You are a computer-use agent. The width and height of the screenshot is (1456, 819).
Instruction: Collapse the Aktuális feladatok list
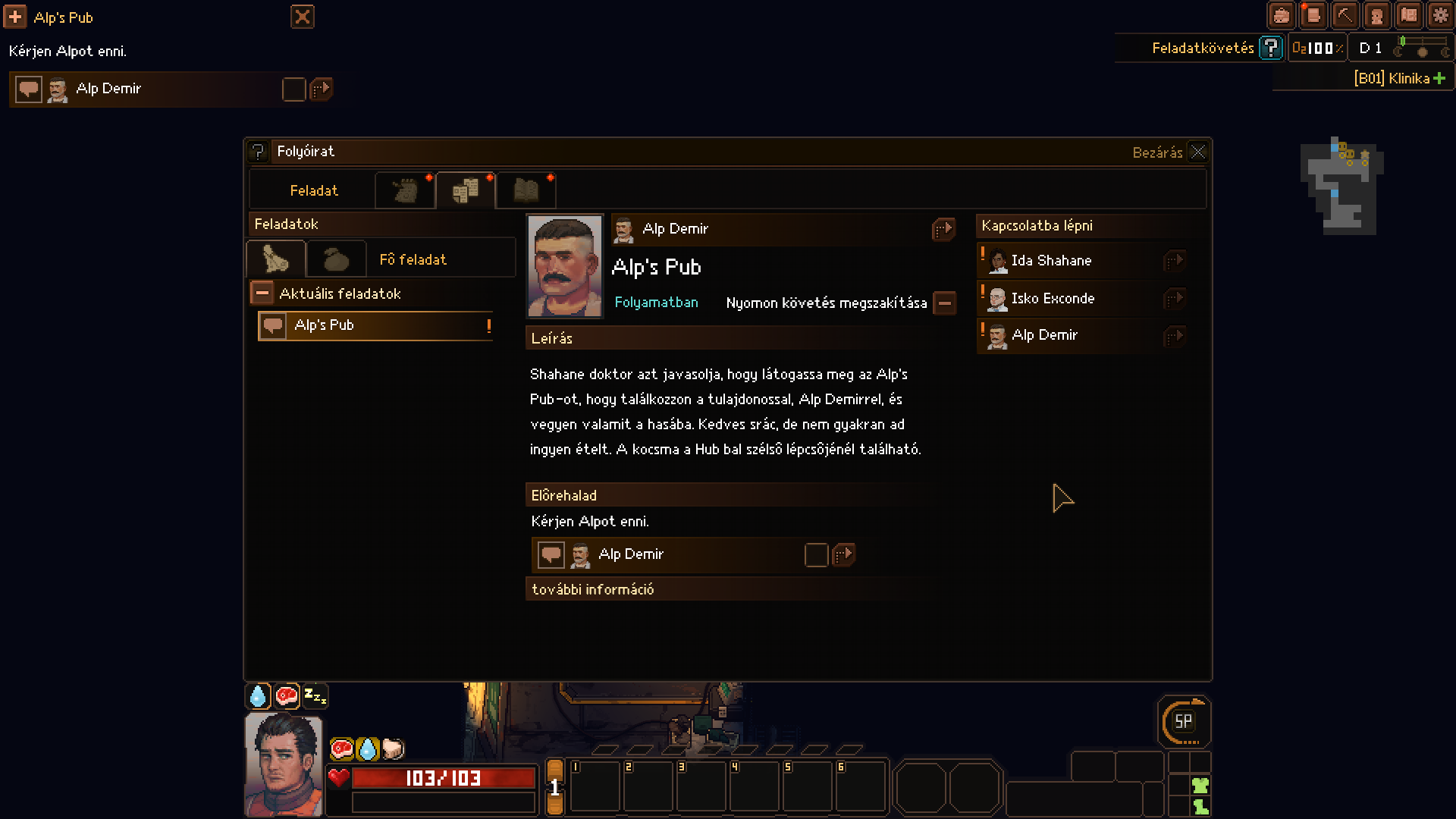point(262,293)
